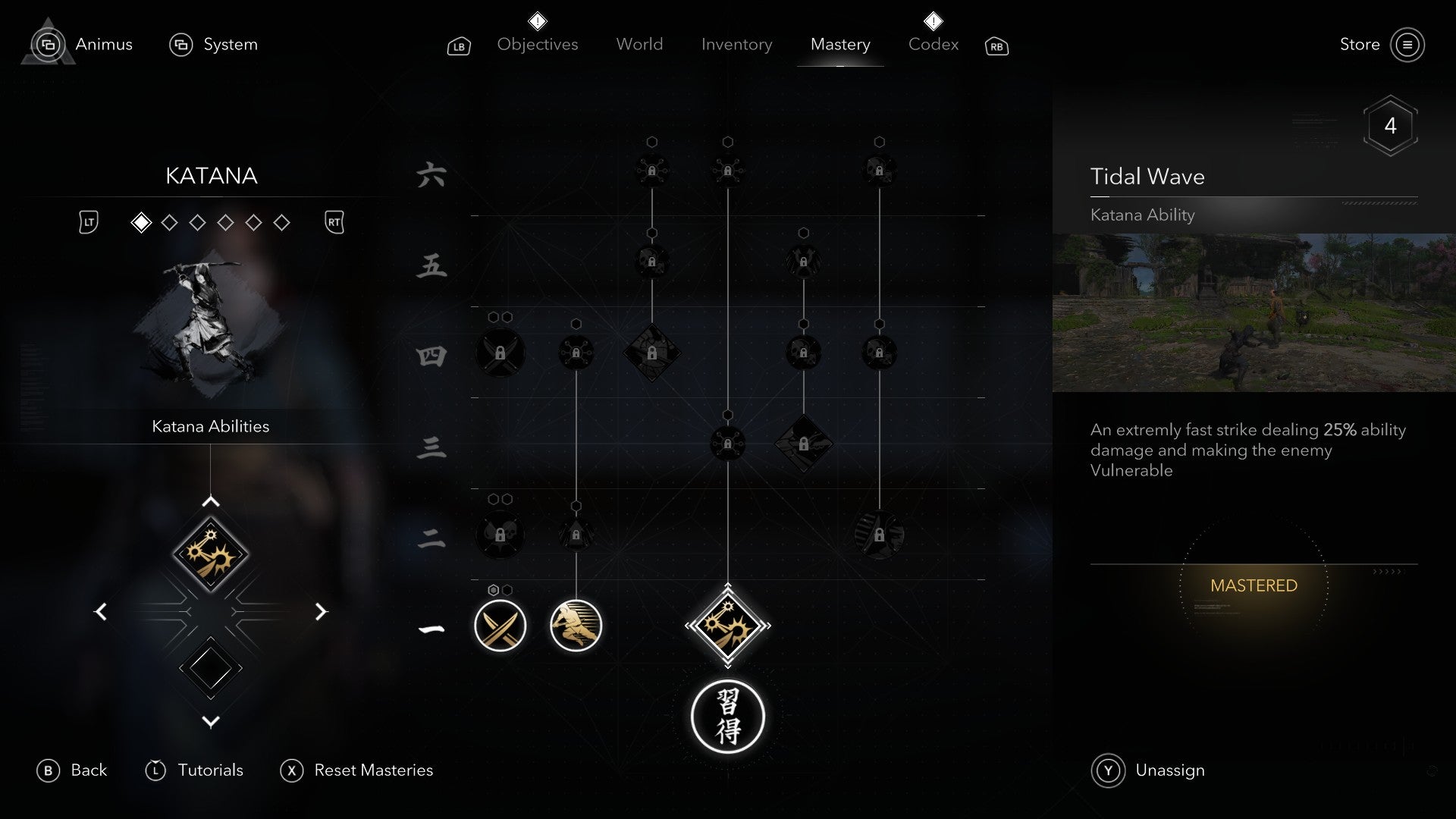Select the Tidal Wave katana ability node

click(728, 626)
